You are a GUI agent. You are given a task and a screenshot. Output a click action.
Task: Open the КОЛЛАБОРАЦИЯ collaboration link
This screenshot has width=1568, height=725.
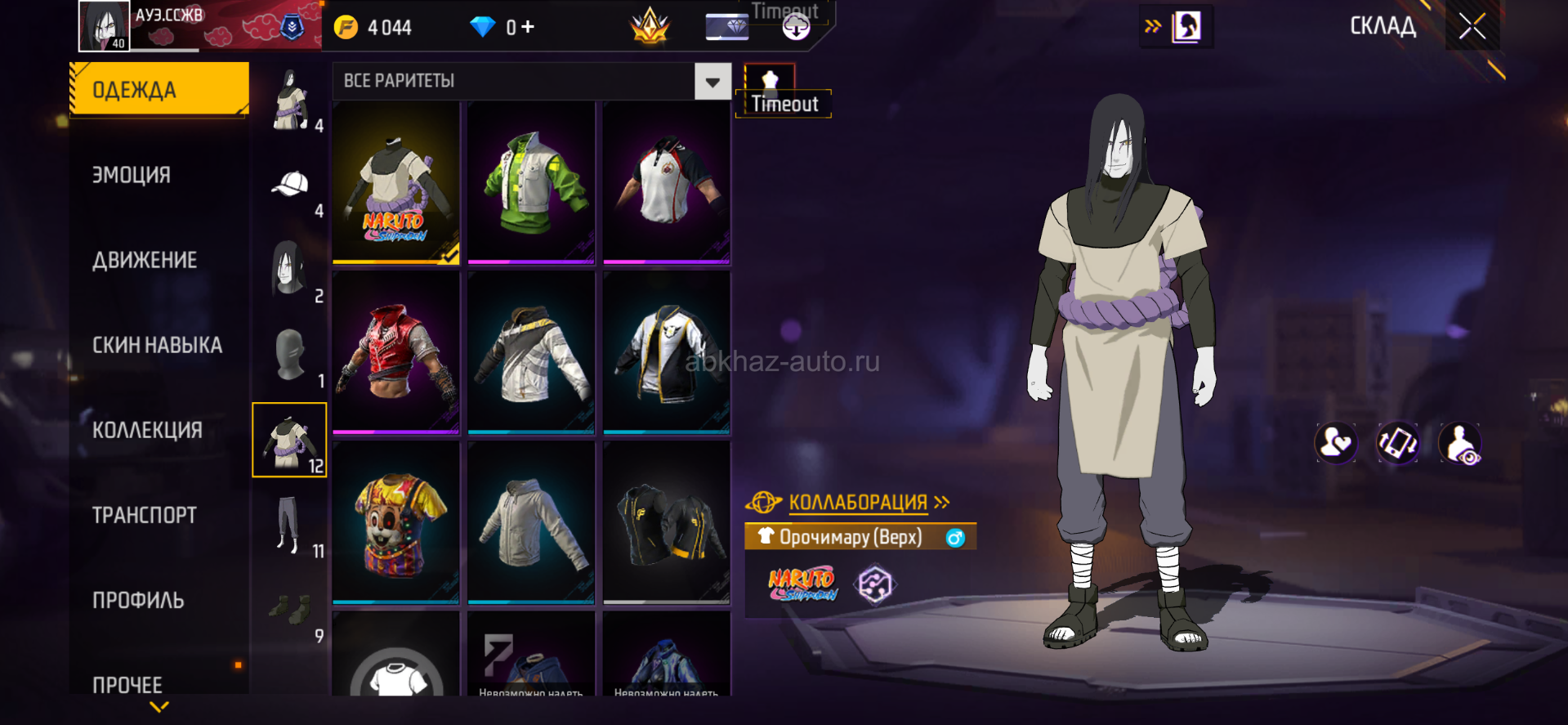[858, 502]
